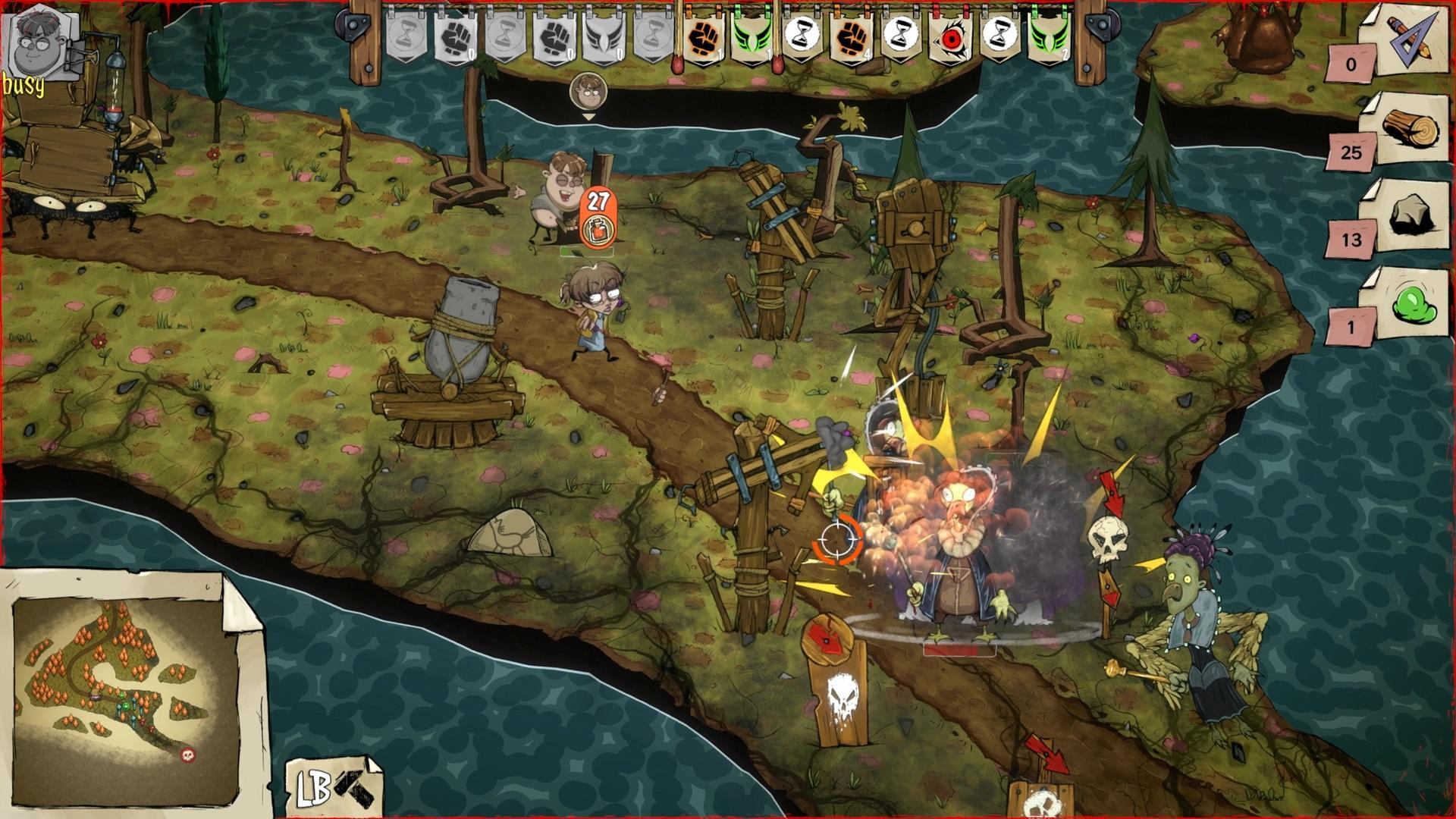Image resolution: width=1456 pixels, height=819 pixels.
Task: Select the green slime resource card
Action: [1408, 305]
